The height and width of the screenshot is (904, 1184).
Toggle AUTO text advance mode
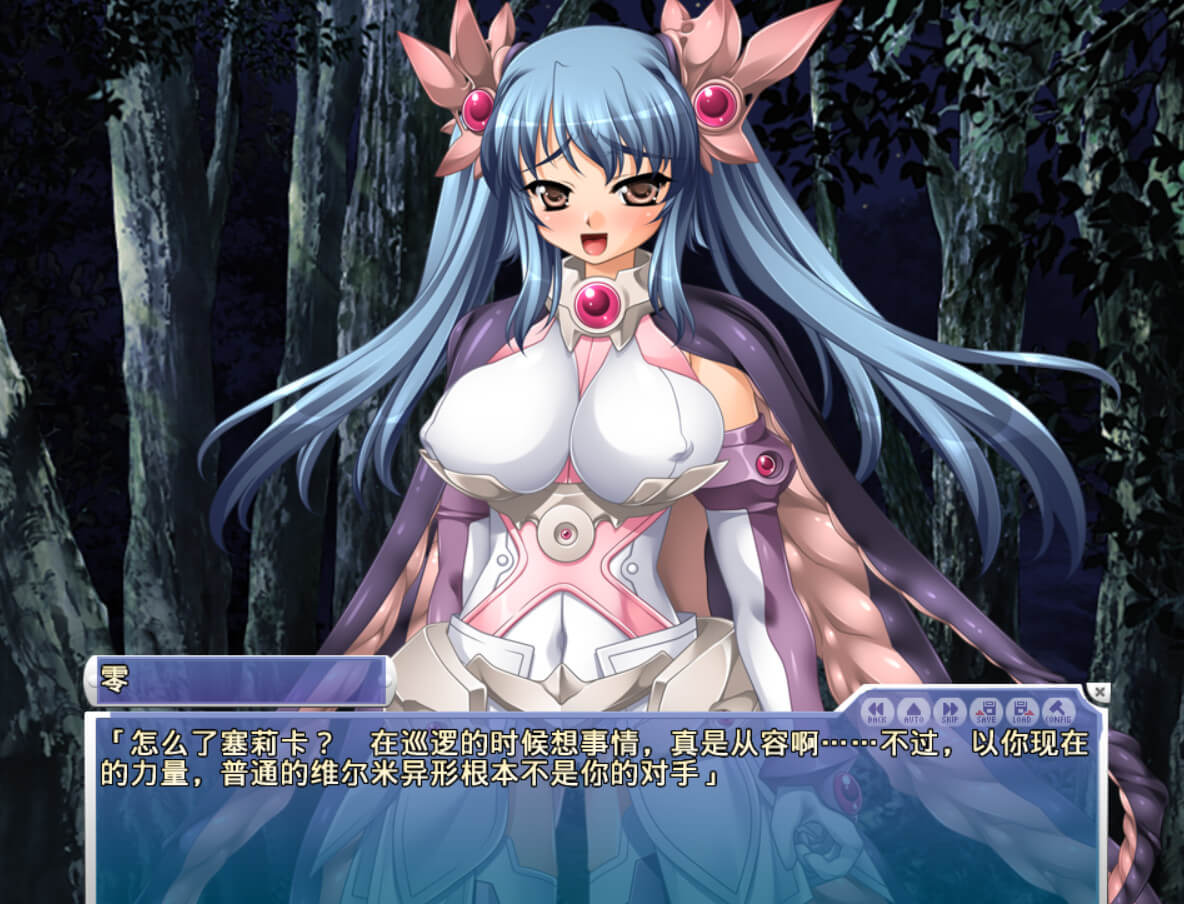pos(912,711)
